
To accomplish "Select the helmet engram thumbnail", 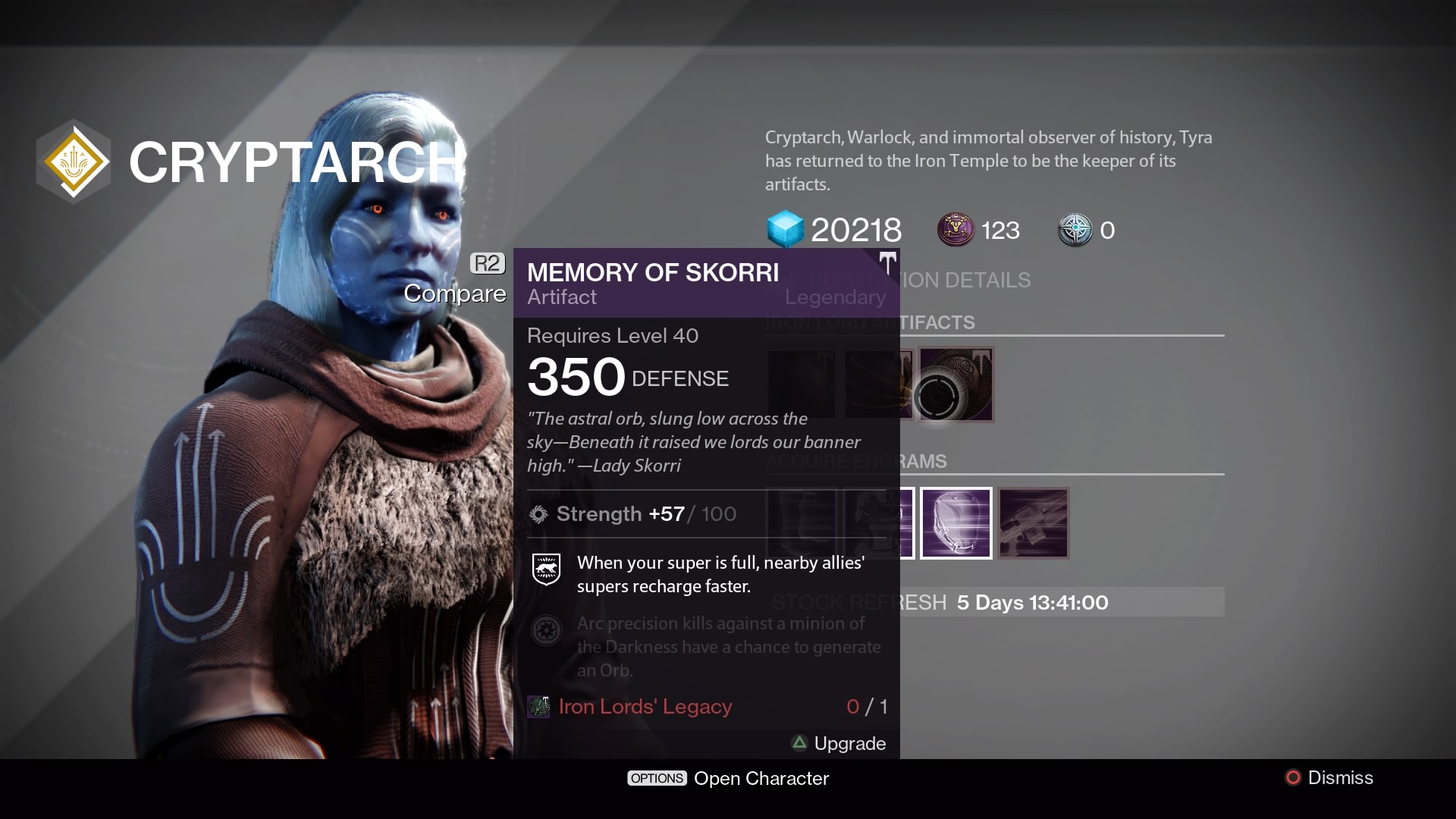I will tap(956, 522).
